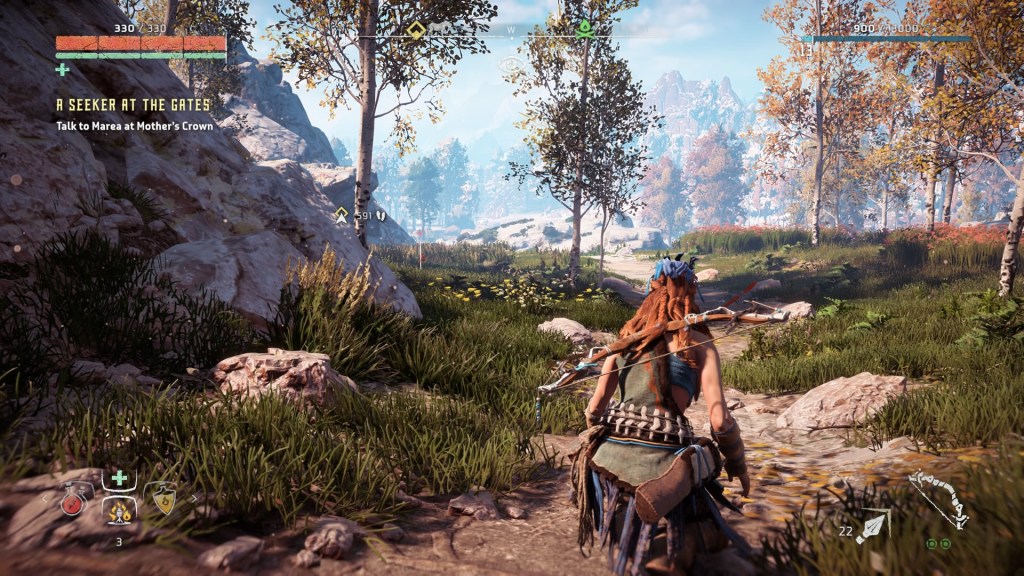Cycle tools left with the arrow
Screen dimensions: 1024x576
(46, 497)
